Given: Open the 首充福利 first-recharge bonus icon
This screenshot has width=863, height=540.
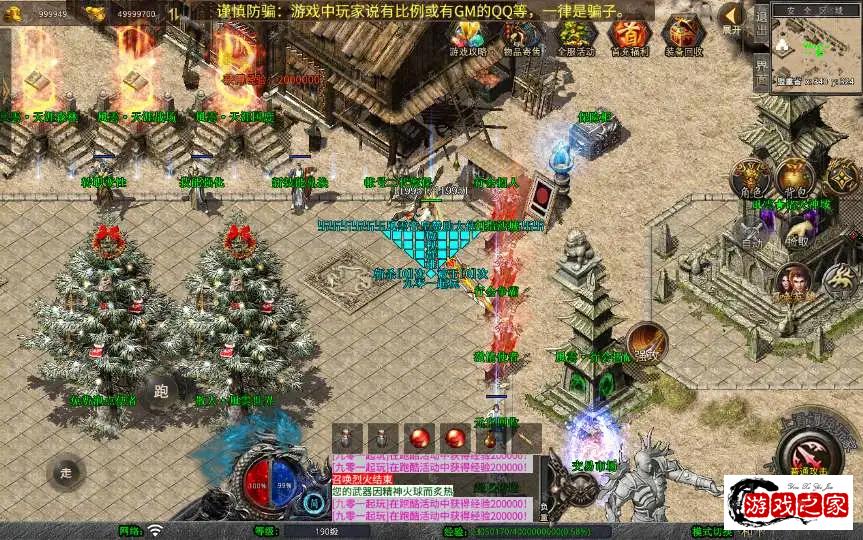Looking at the screenshot, I should pyautogui.click(x=629, y=37).
